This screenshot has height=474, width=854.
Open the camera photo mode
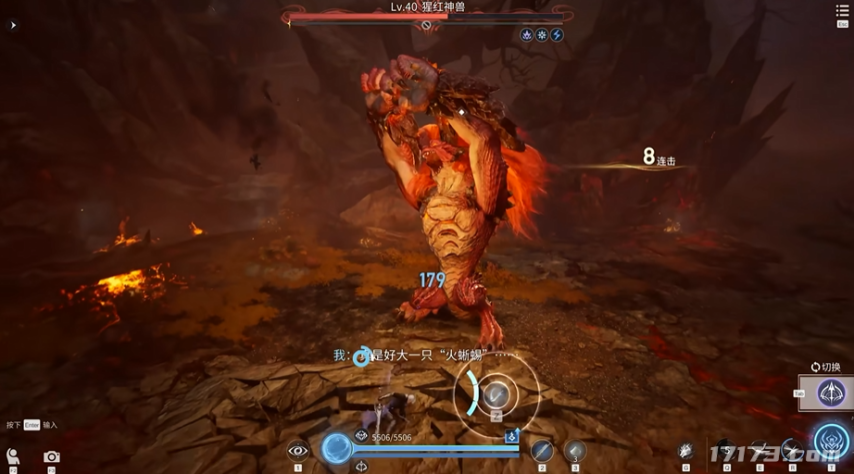tap(51, 457)
